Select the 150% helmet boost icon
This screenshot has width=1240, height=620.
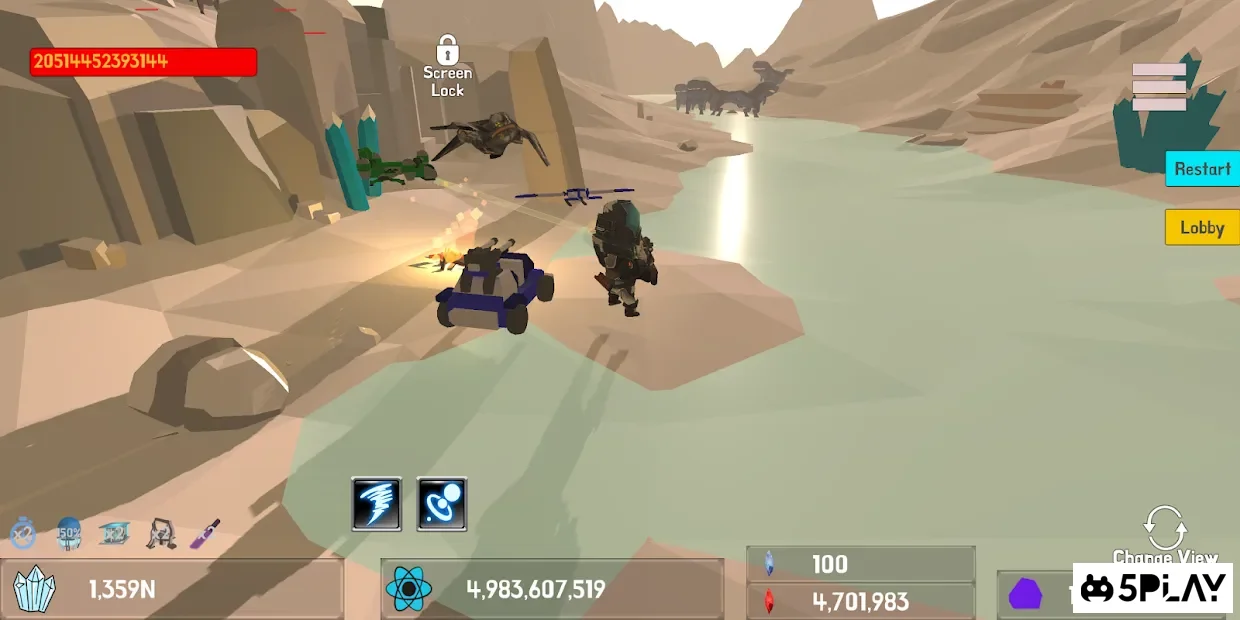[69, 533]
